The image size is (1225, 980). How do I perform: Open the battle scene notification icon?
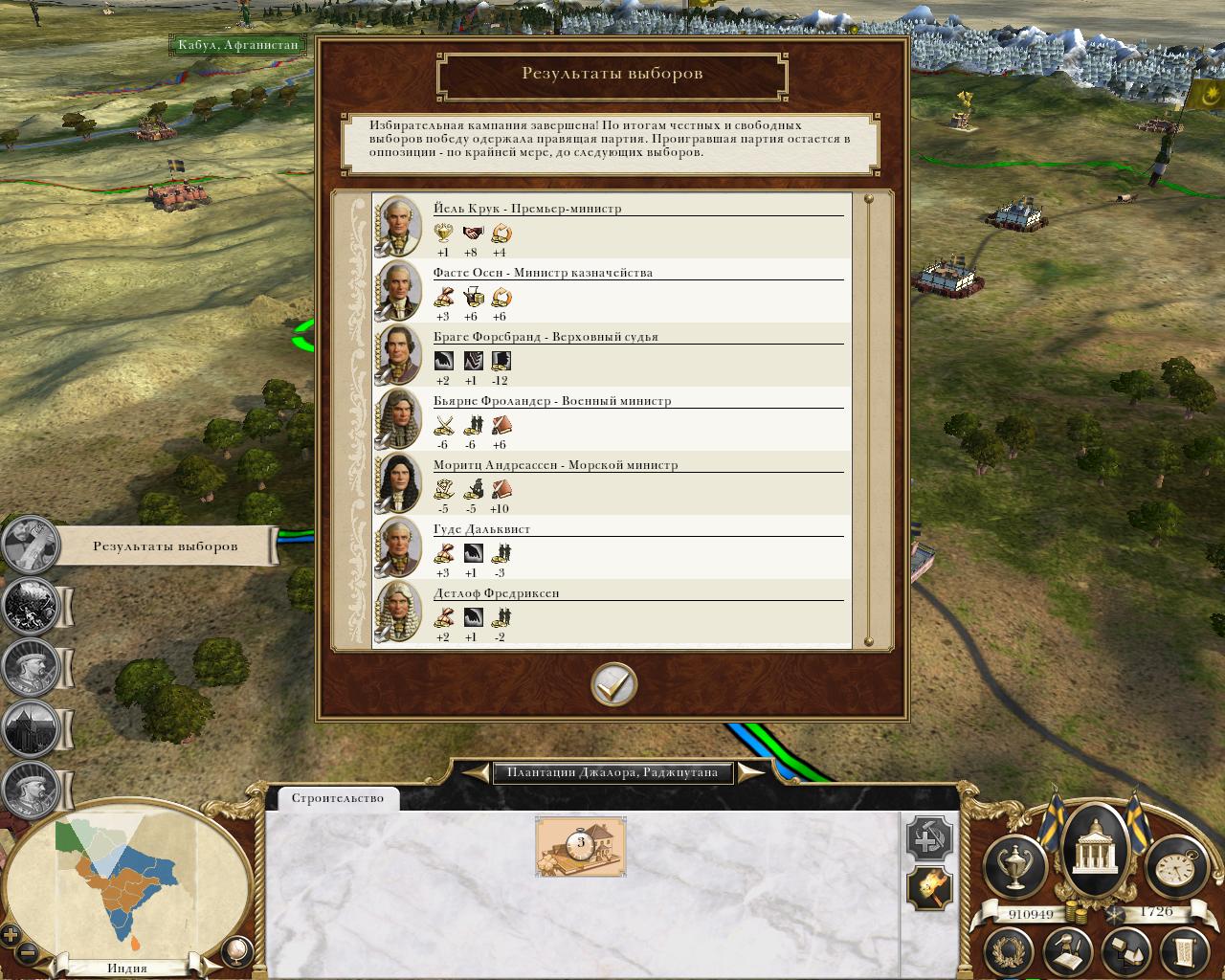pyautogui.click(x=31, y=605)
